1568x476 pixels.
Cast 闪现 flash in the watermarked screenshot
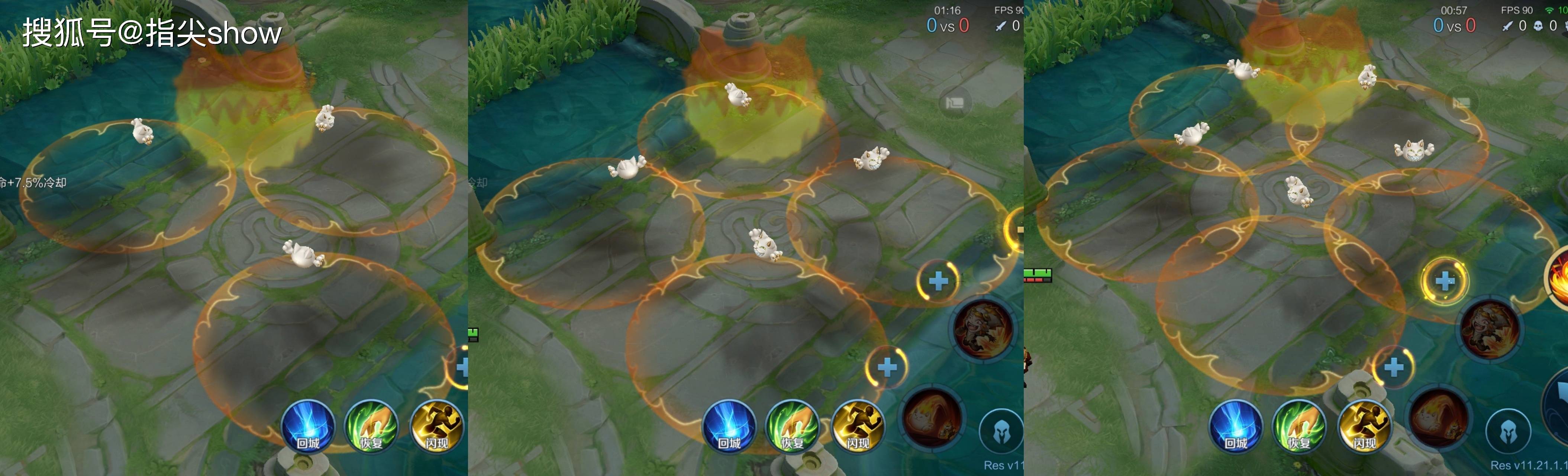click(436, 427)
